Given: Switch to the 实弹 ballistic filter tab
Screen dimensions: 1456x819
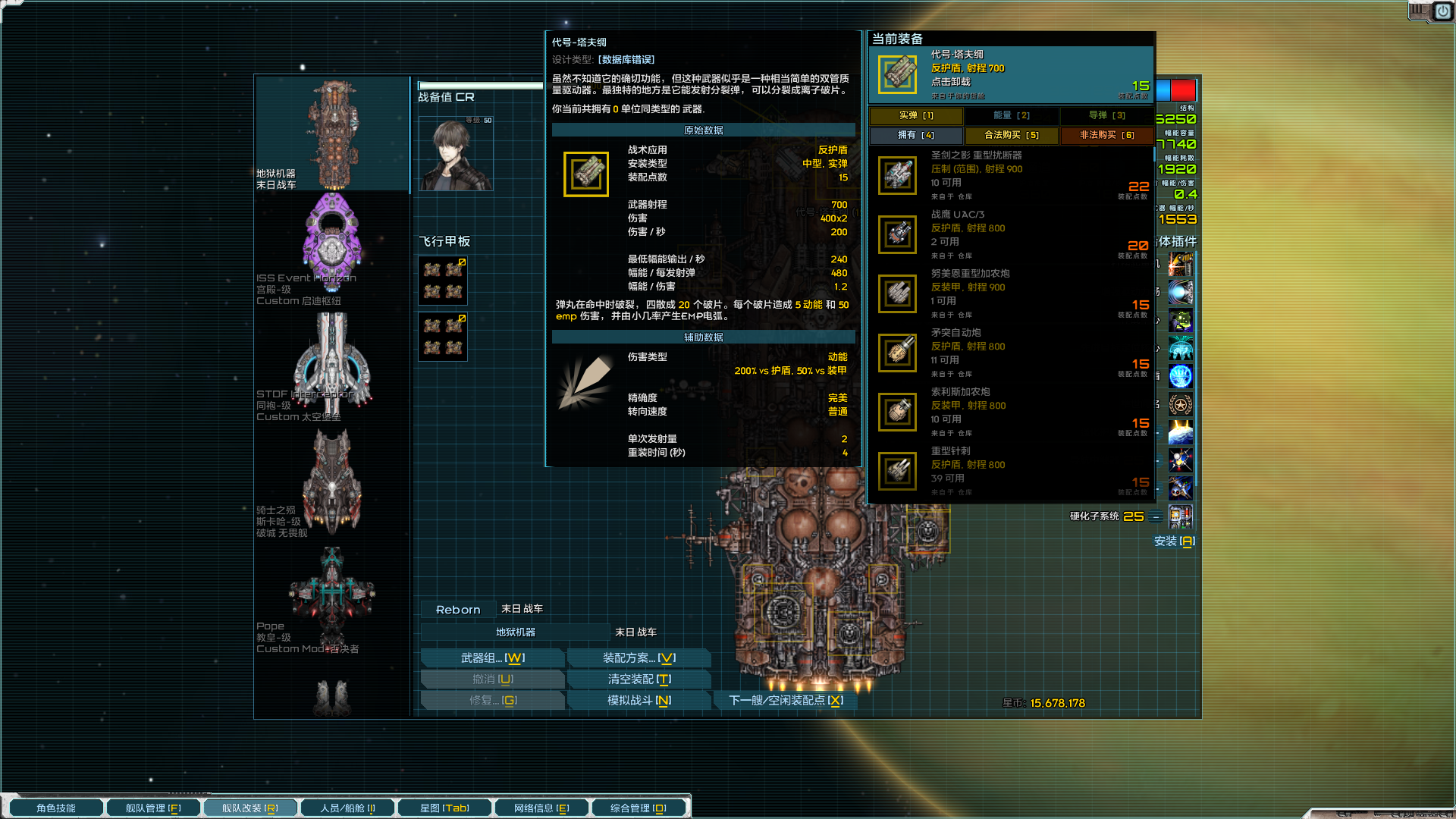Looking at the screenshot, I should pyautogui.click(x=916, y=115).
